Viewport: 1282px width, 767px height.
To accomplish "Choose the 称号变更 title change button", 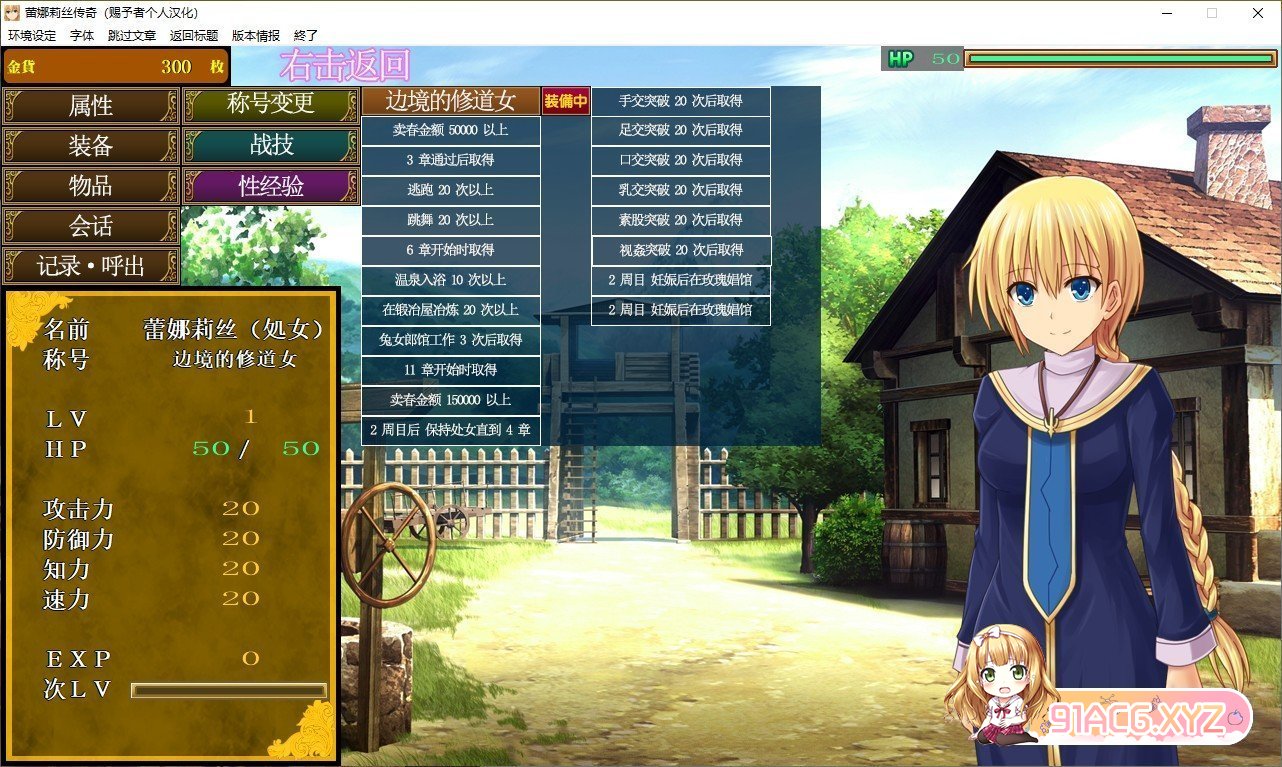I will click(x=271, y=103).
